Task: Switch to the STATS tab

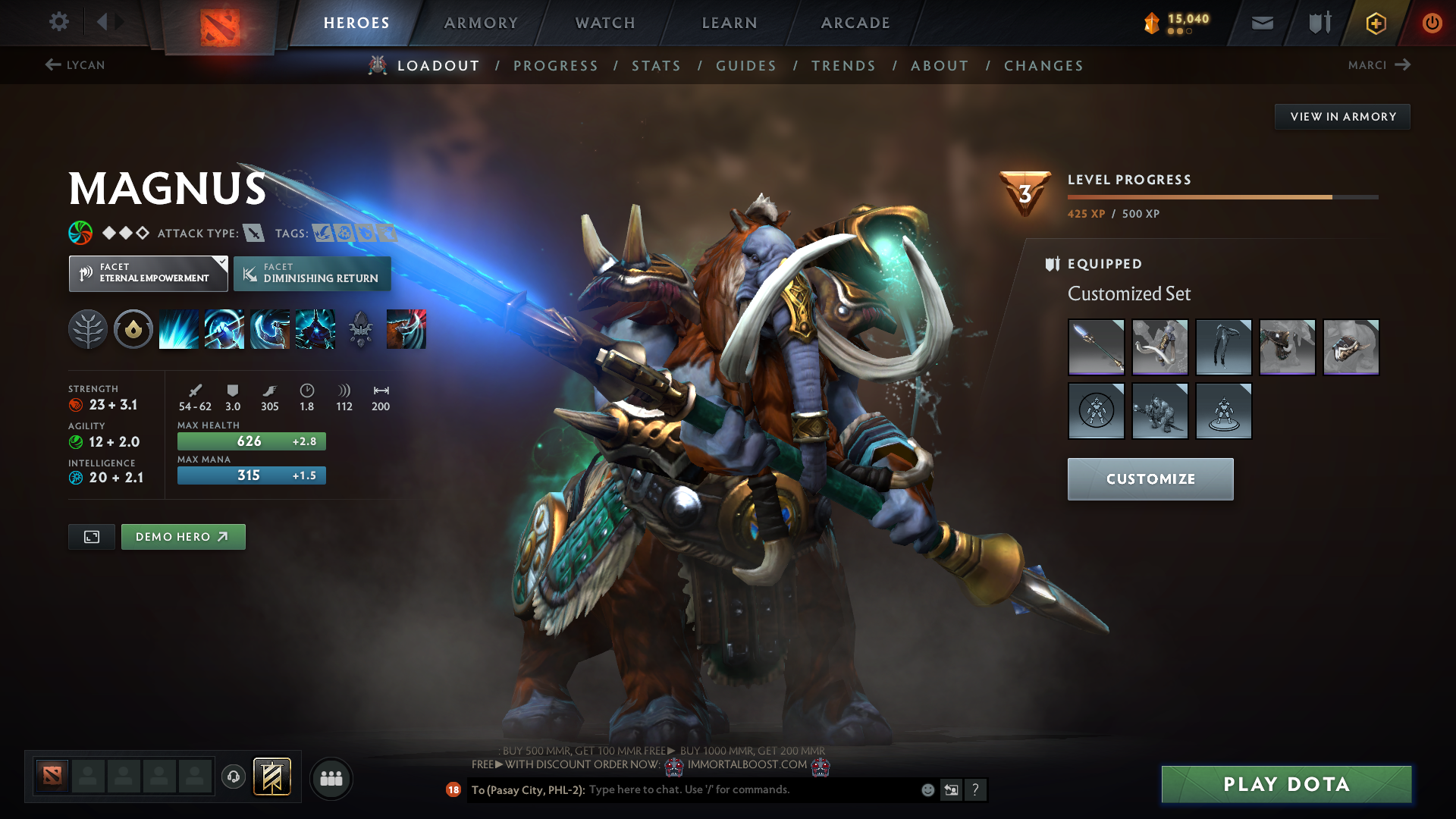Action: (656, 66)
